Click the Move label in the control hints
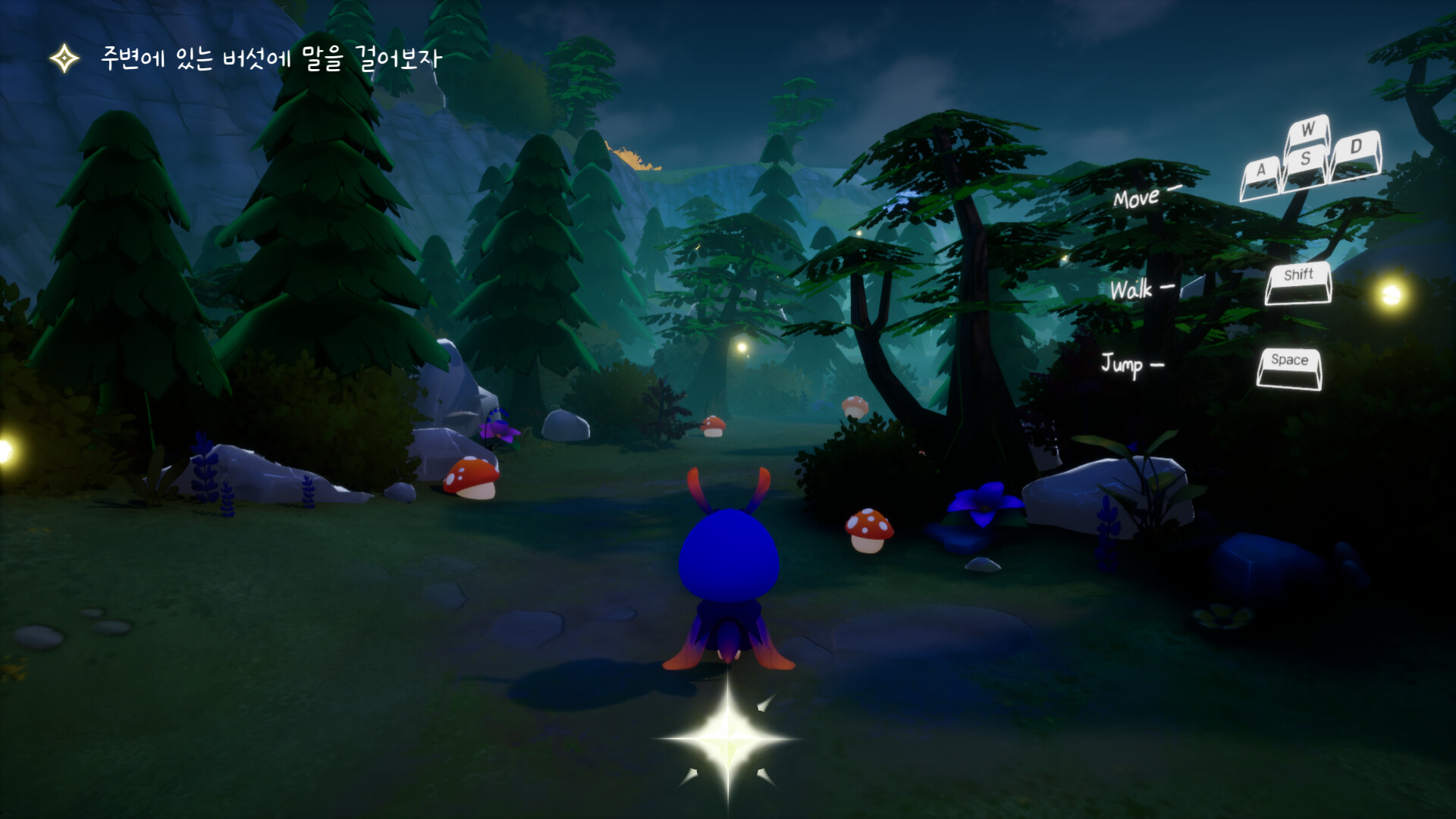 [x=1137, y=199]
